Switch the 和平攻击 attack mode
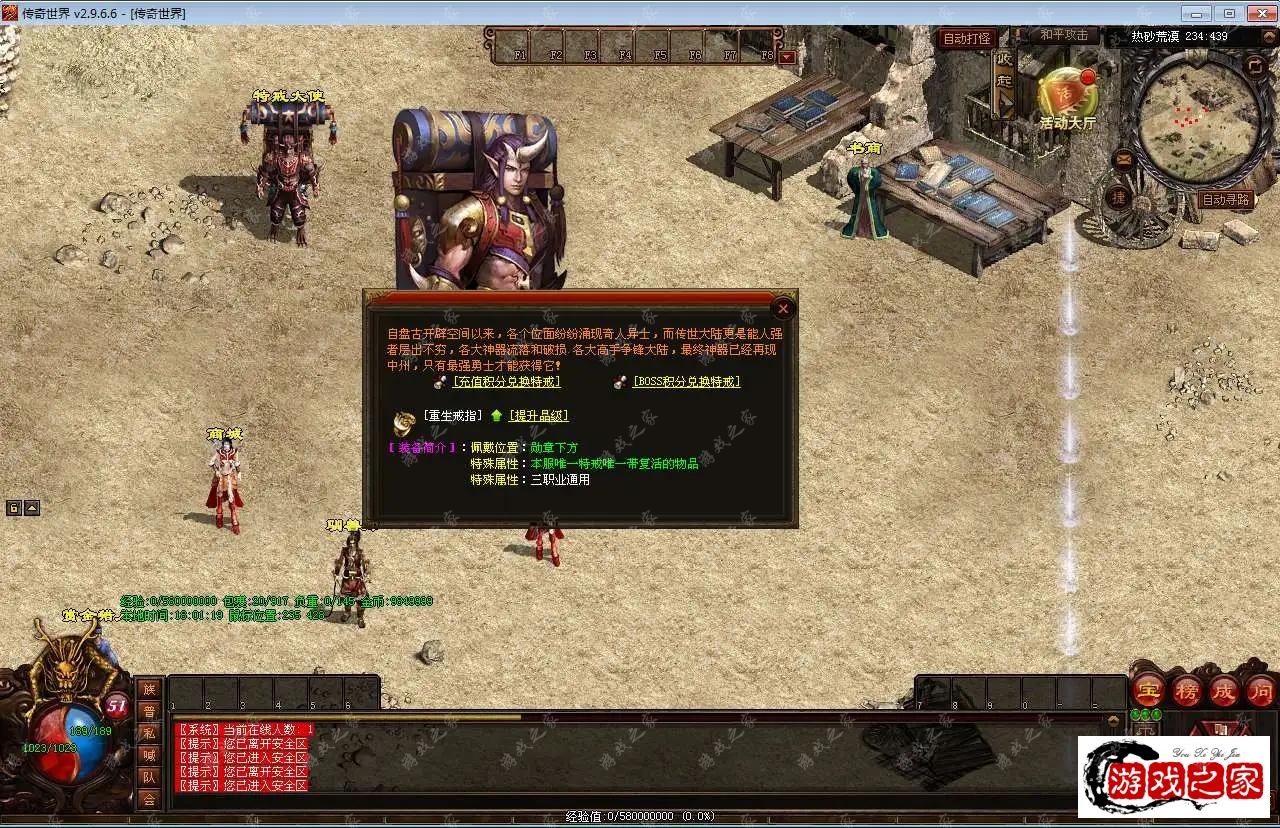 coord(1063,35)
